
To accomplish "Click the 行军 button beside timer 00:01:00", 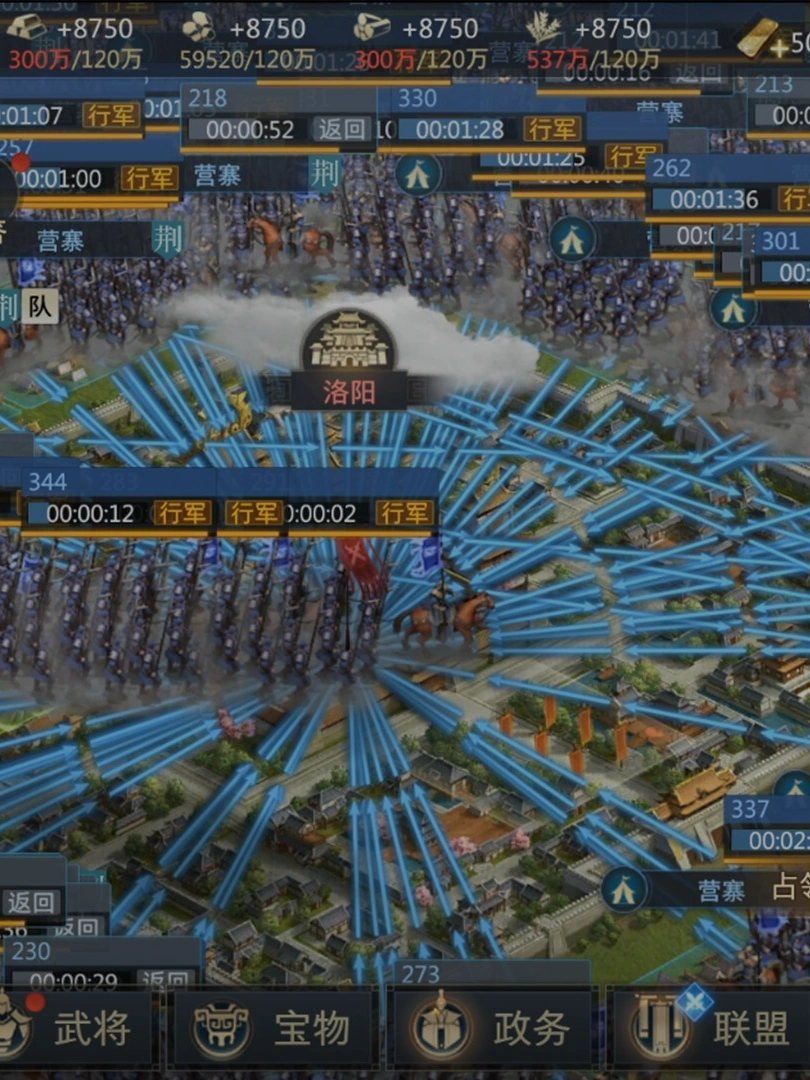I will tap(149, 179).
